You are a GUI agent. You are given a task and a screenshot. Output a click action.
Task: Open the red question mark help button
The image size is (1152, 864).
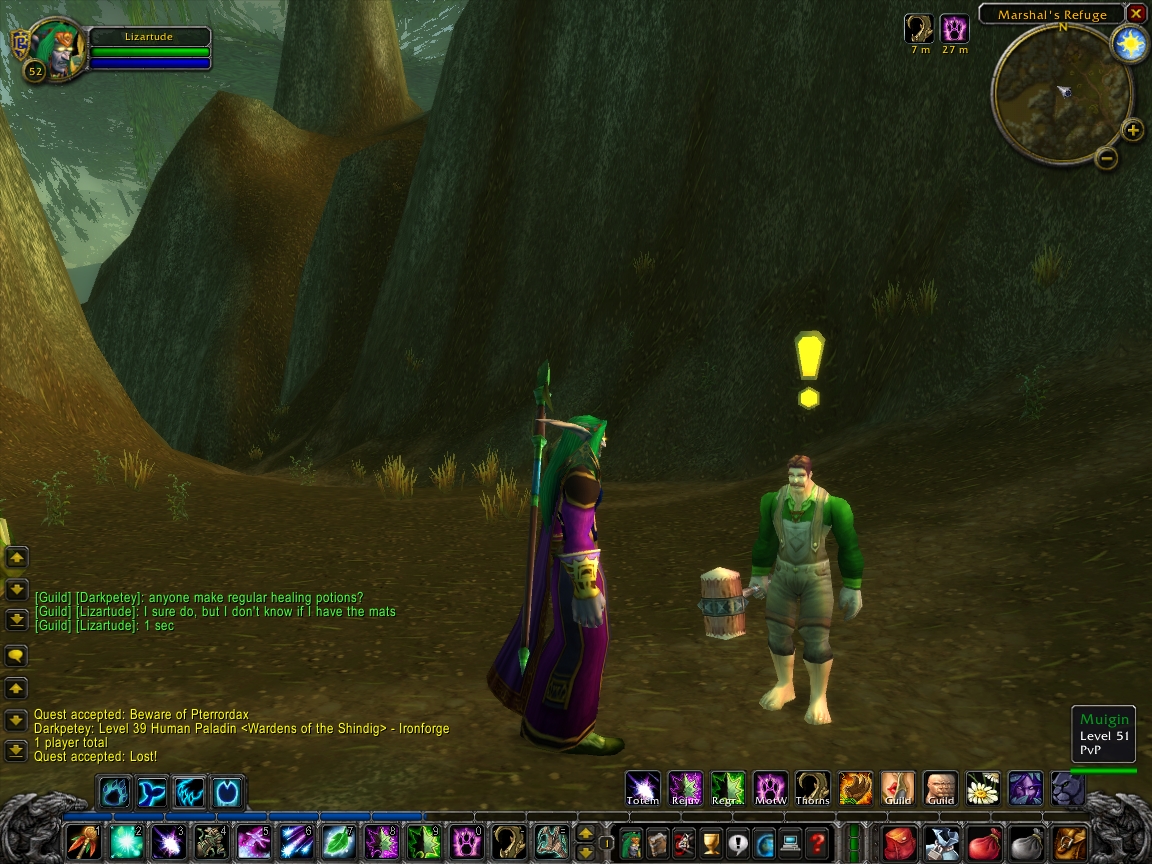[817, 842]
